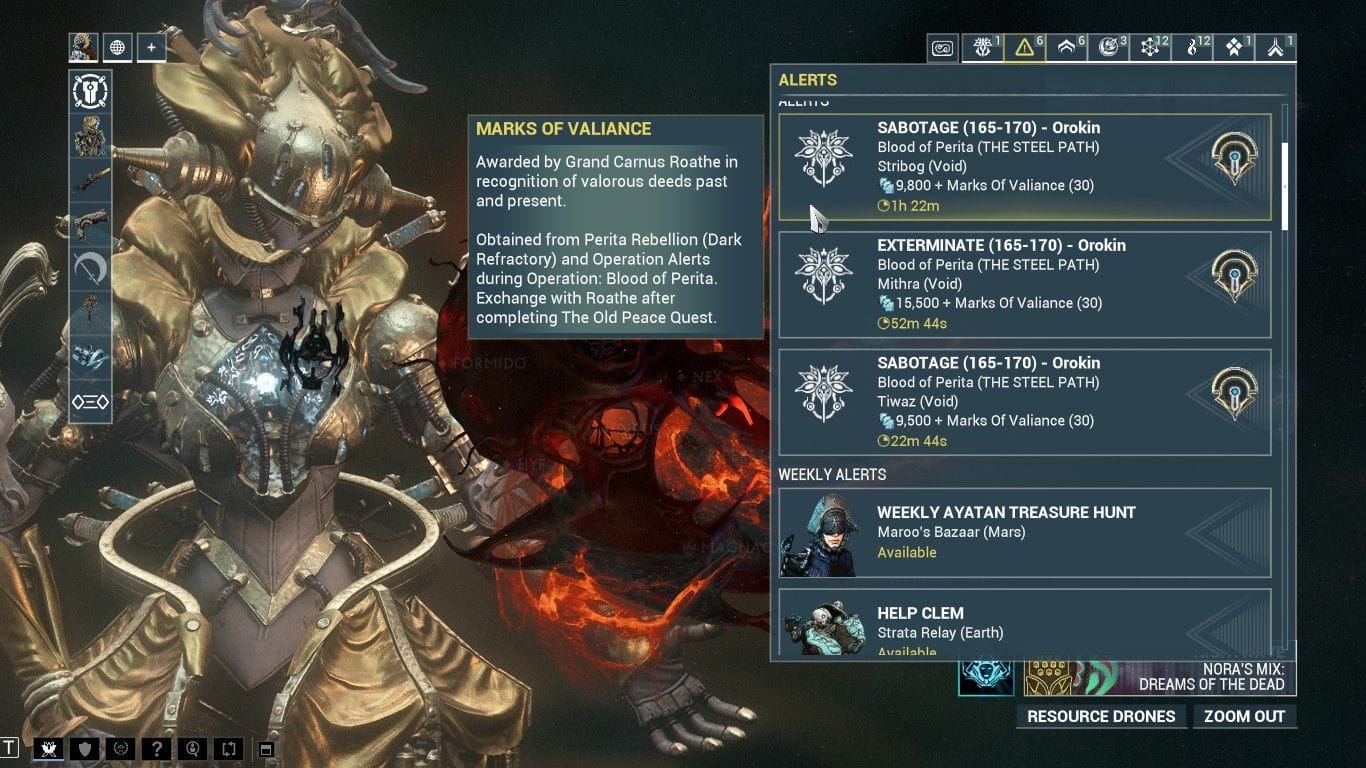1366x768 pixels.
Task: Click the flame icon with 12 counter
Action: 1192,47
